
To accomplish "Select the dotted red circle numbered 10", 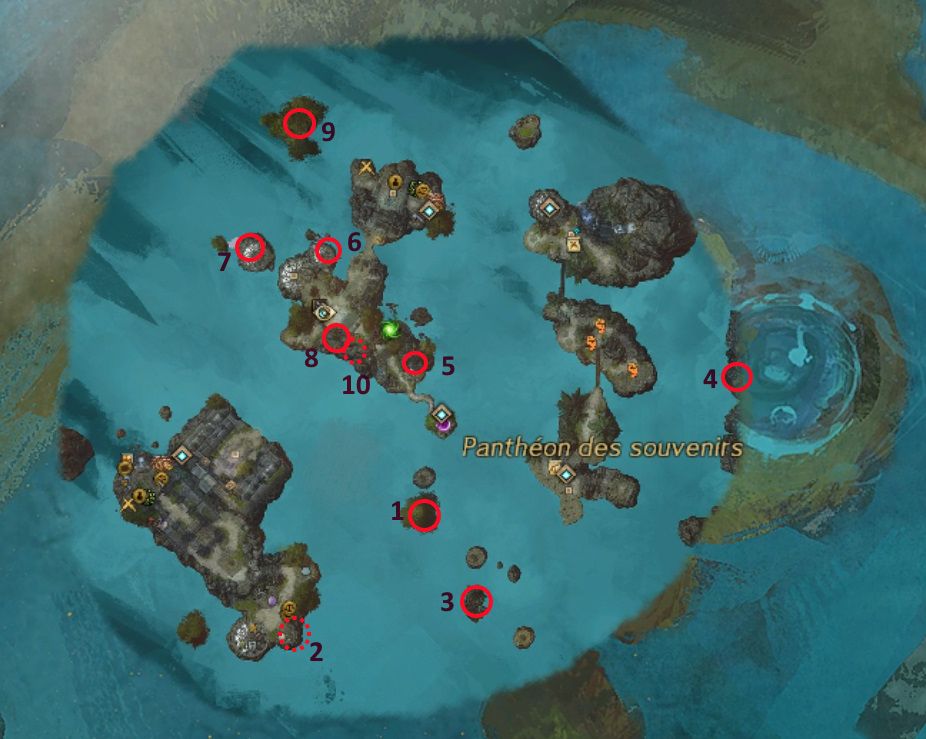I will (x=357, y=349).
